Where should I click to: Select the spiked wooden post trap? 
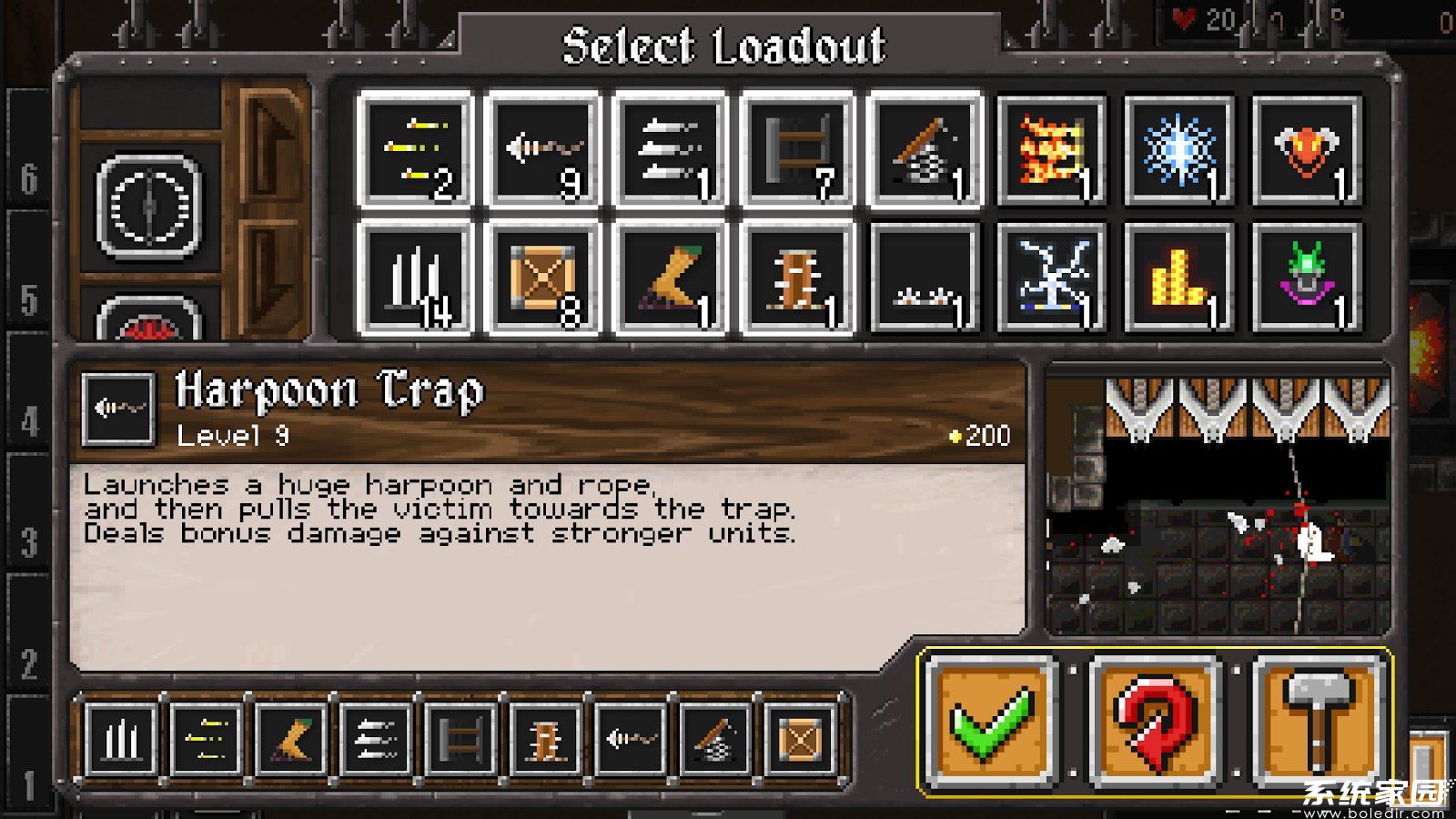click(798, 278)
